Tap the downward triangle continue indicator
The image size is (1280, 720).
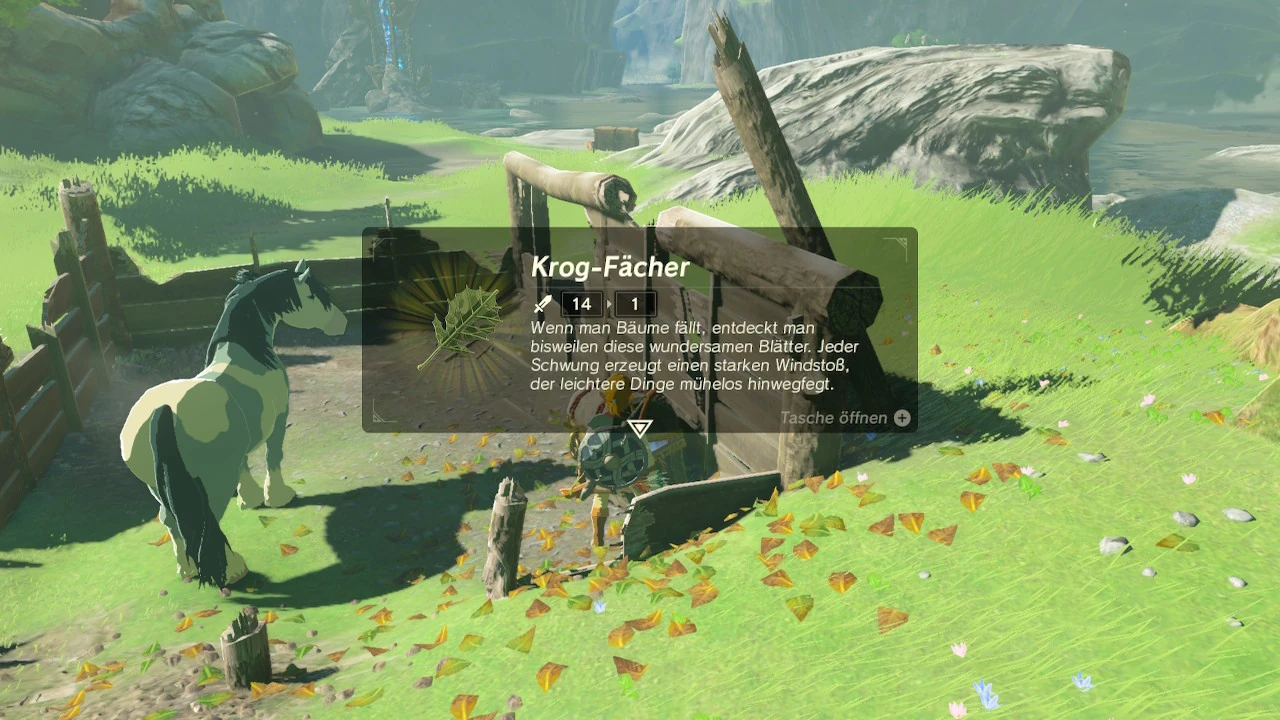pyautogui.click(x=638, y=427)
